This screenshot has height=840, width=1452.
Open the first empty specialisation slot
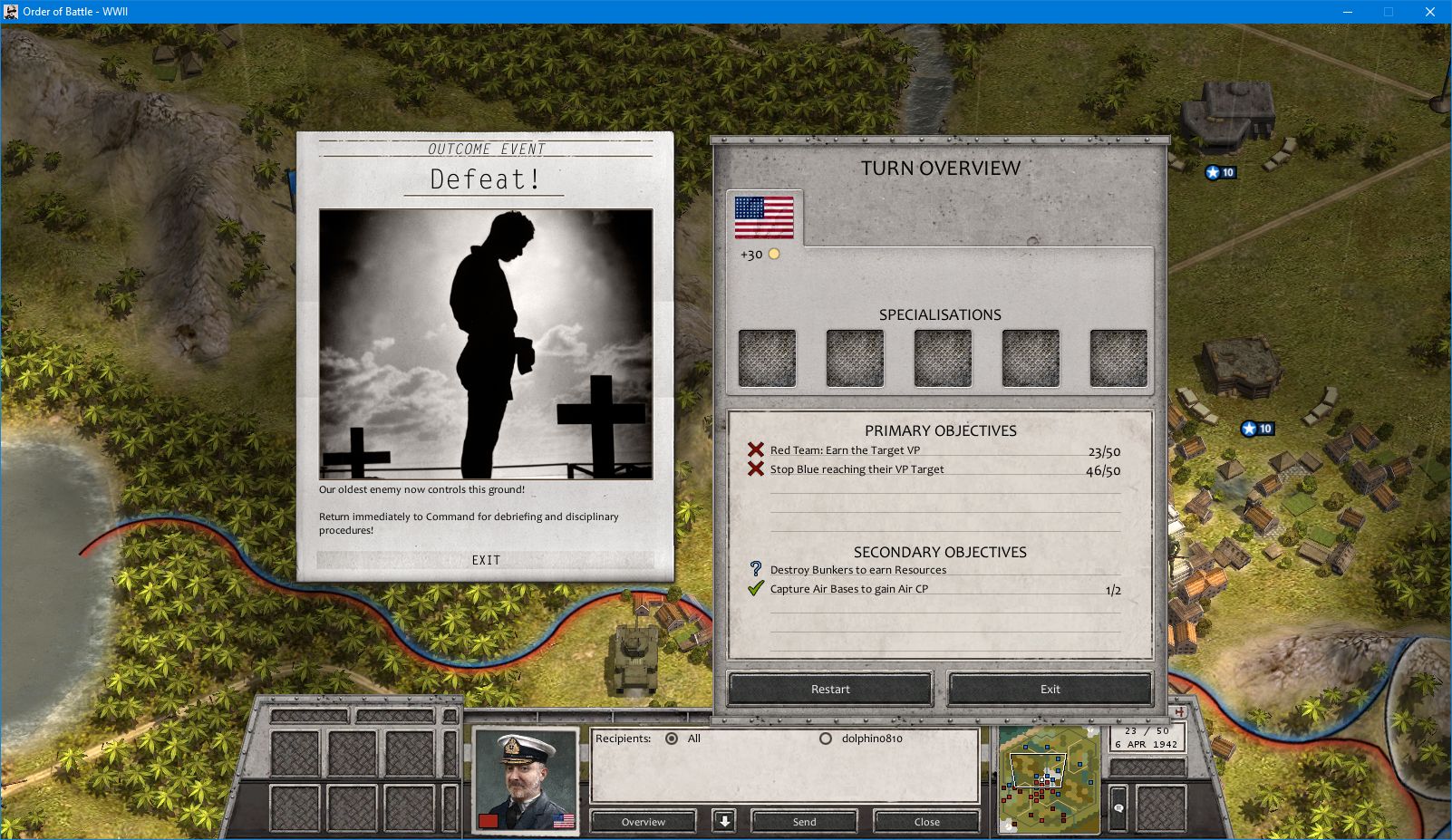pyautogui.click(x=766, y=356)
